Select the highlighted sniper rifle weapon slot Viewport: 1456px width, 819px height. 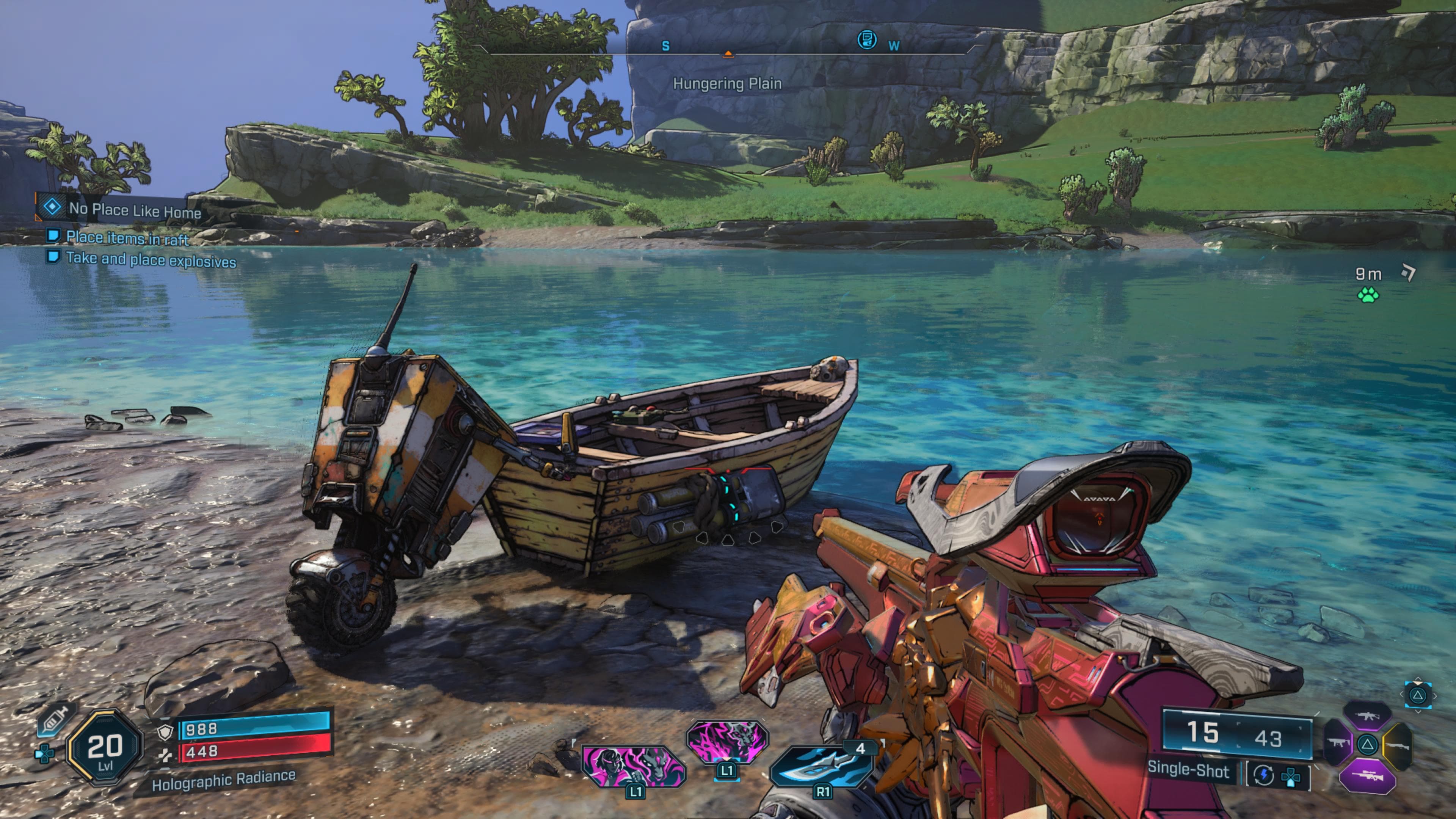click(x=1367, y=776)
